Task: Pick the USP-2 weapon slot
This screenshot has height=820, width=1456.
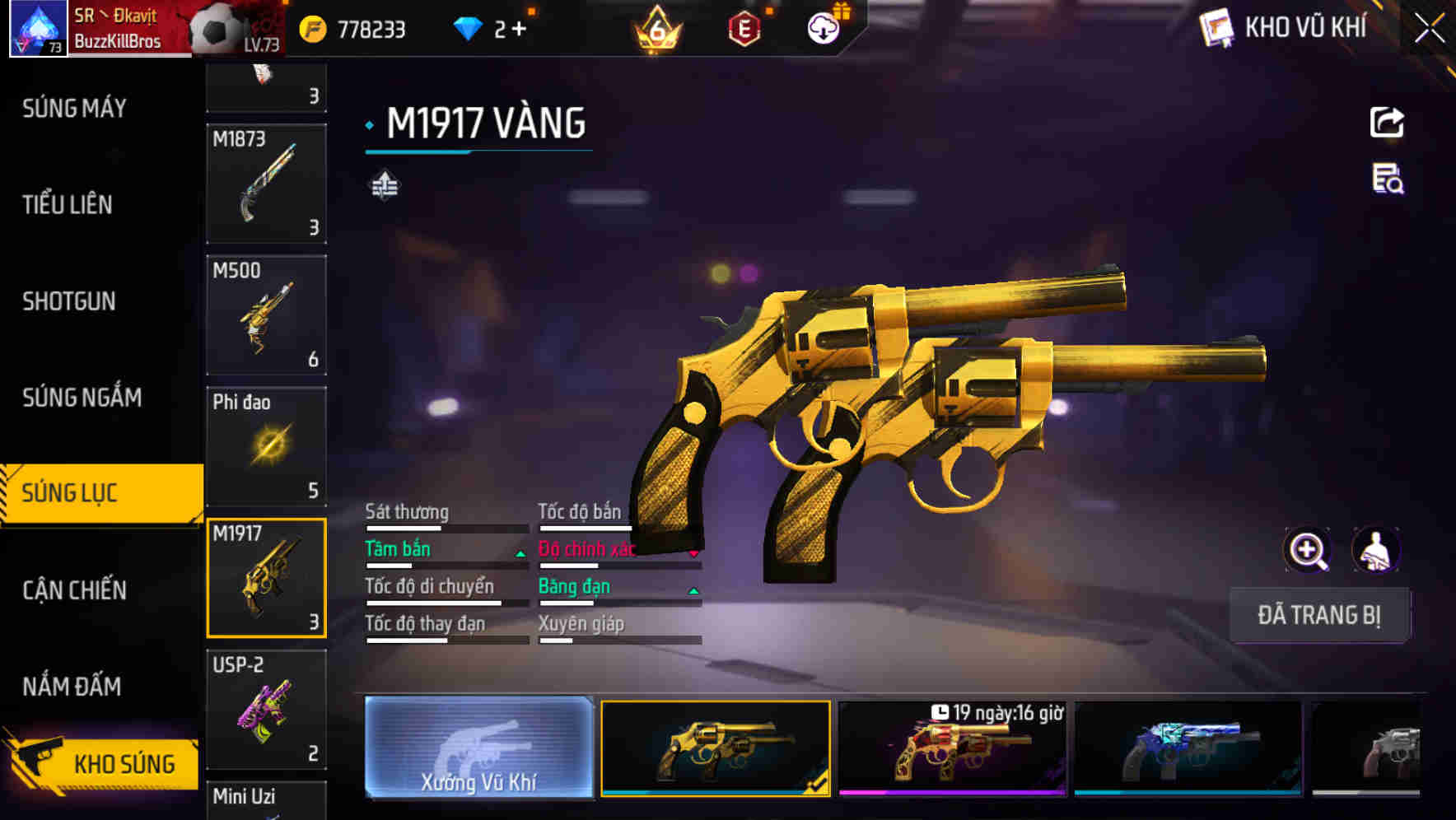Action: [266, 709]
